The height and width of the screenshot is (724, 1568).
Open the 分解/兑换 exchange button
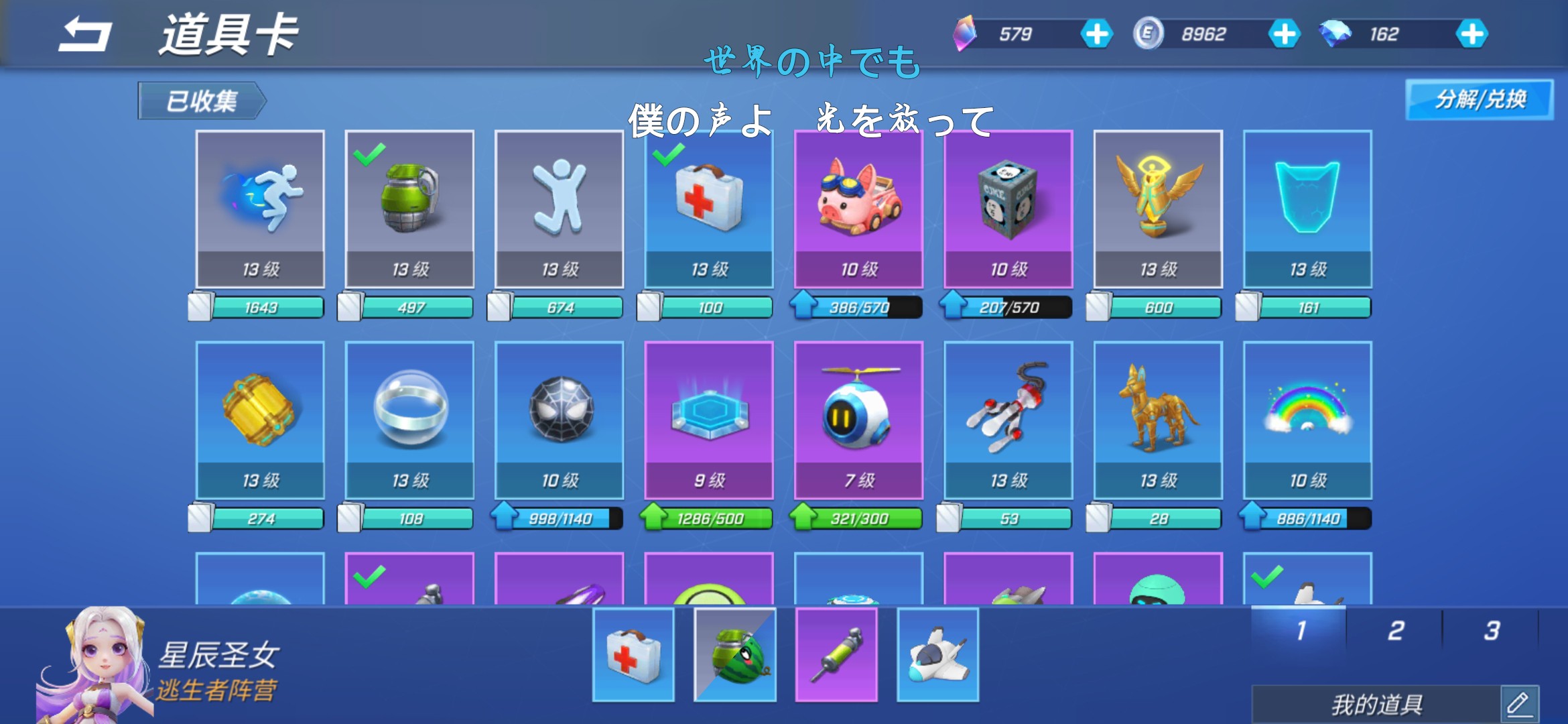coord(1479,100)
